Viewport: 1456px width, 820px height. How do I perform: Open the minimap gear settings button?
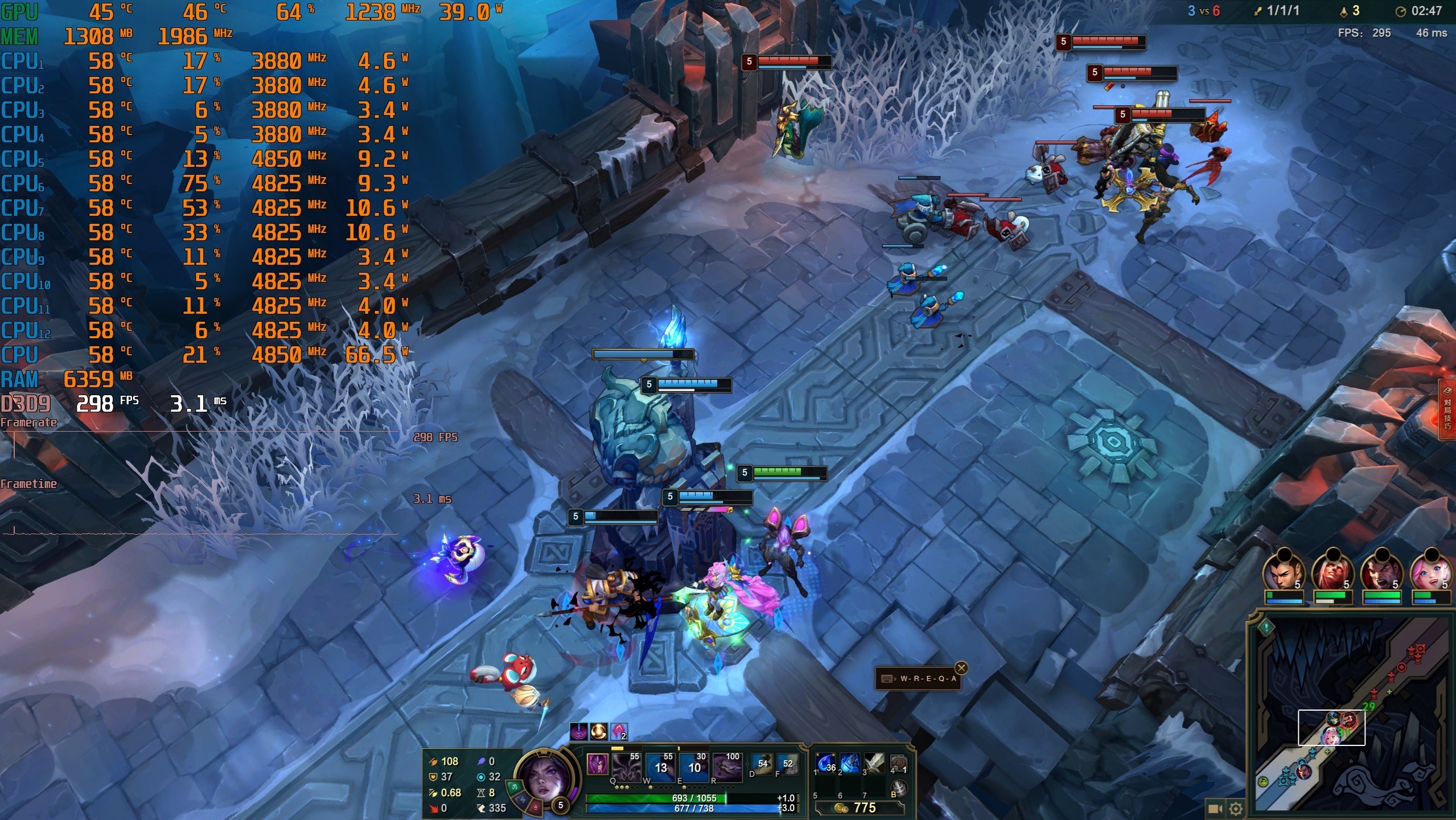[1236, 808]
